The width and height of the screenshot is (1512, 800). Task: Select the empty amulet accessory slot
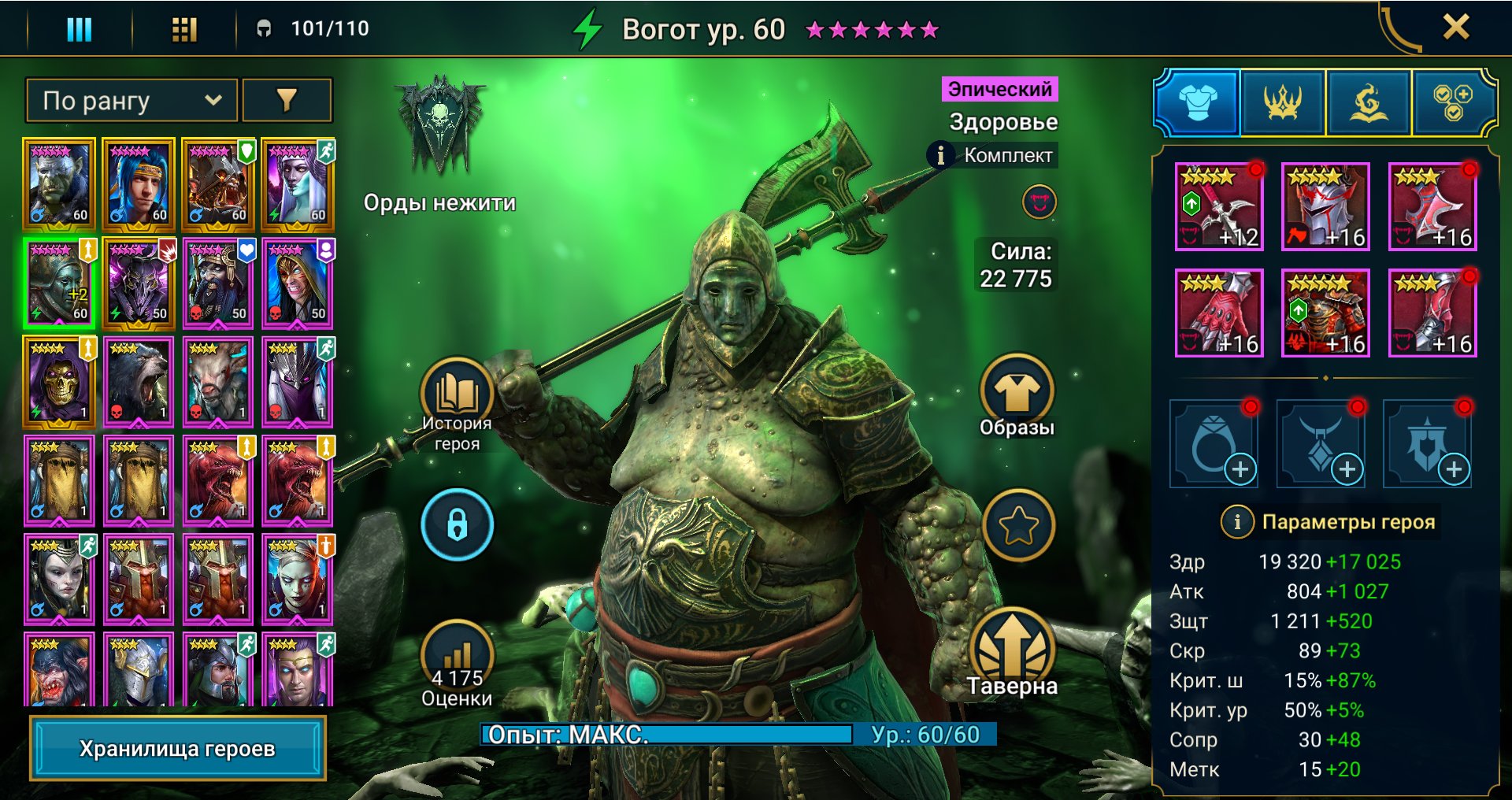(1320, 444)
